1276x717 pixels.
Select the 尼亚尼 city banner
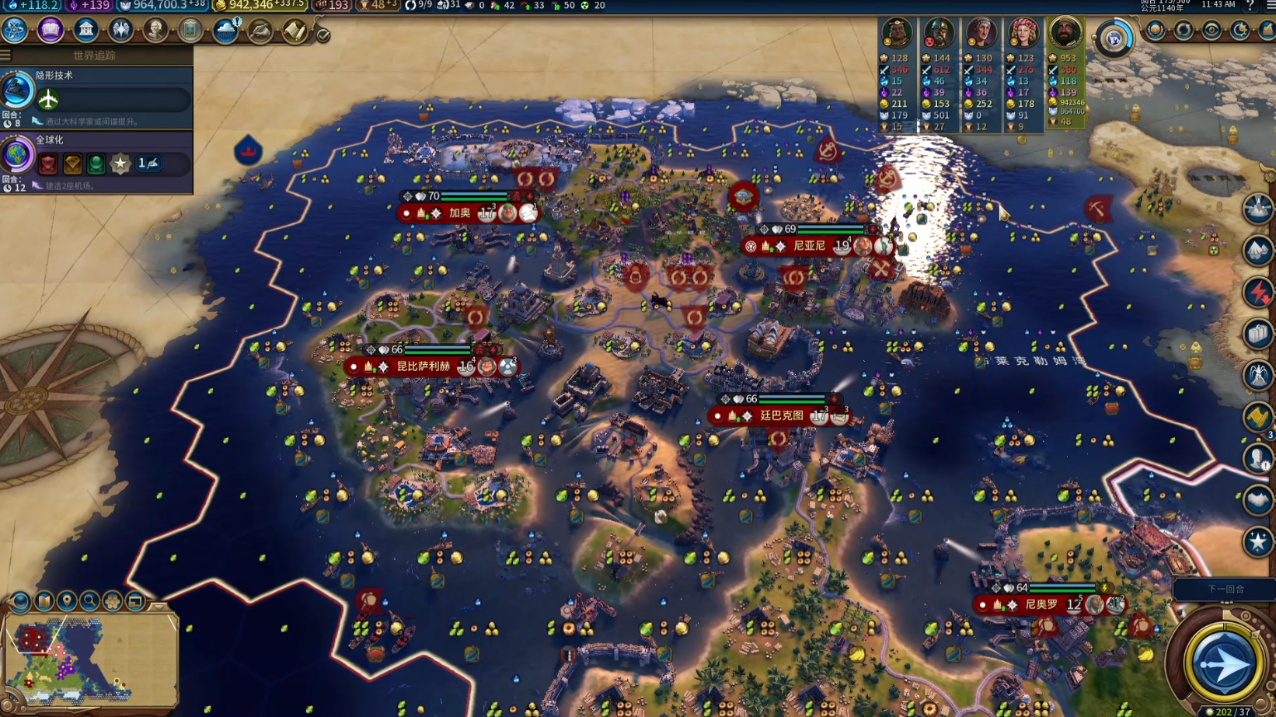coord(808,245)
